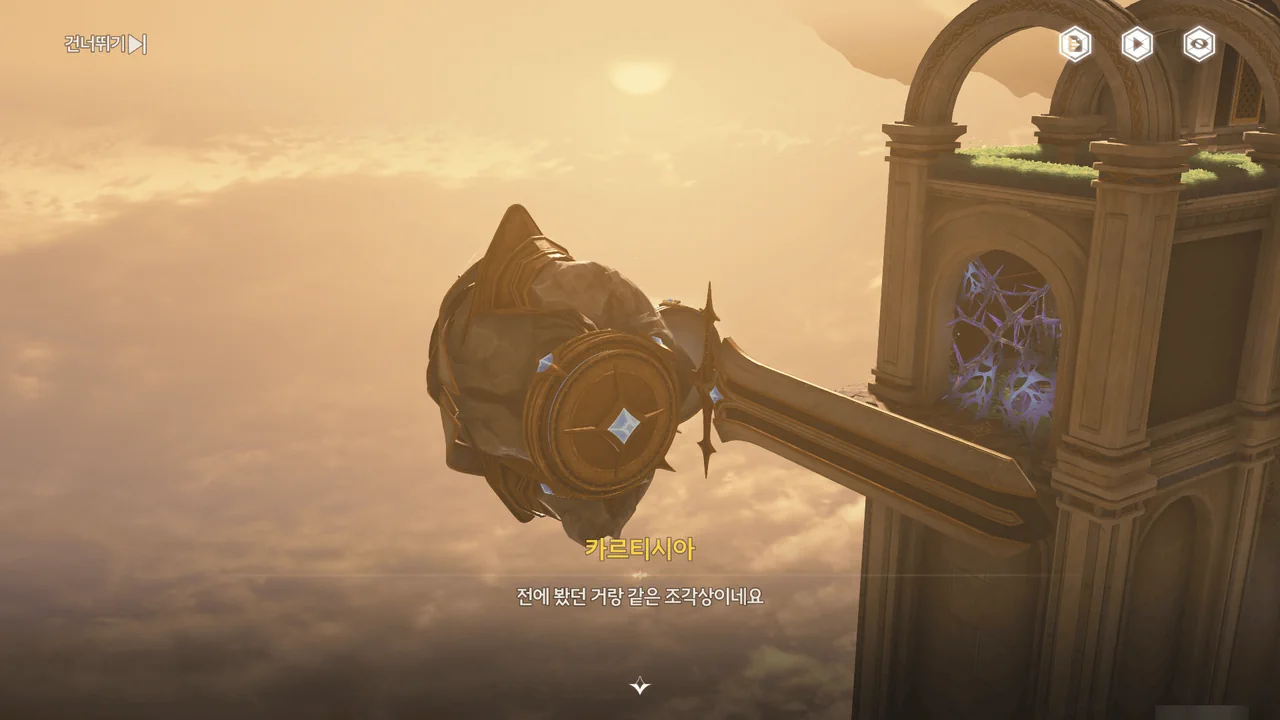The height and width of the screenshot is (720, 1280).
Task: Toggle auto-play dialogue
Action: click(x=1137, y=44)
